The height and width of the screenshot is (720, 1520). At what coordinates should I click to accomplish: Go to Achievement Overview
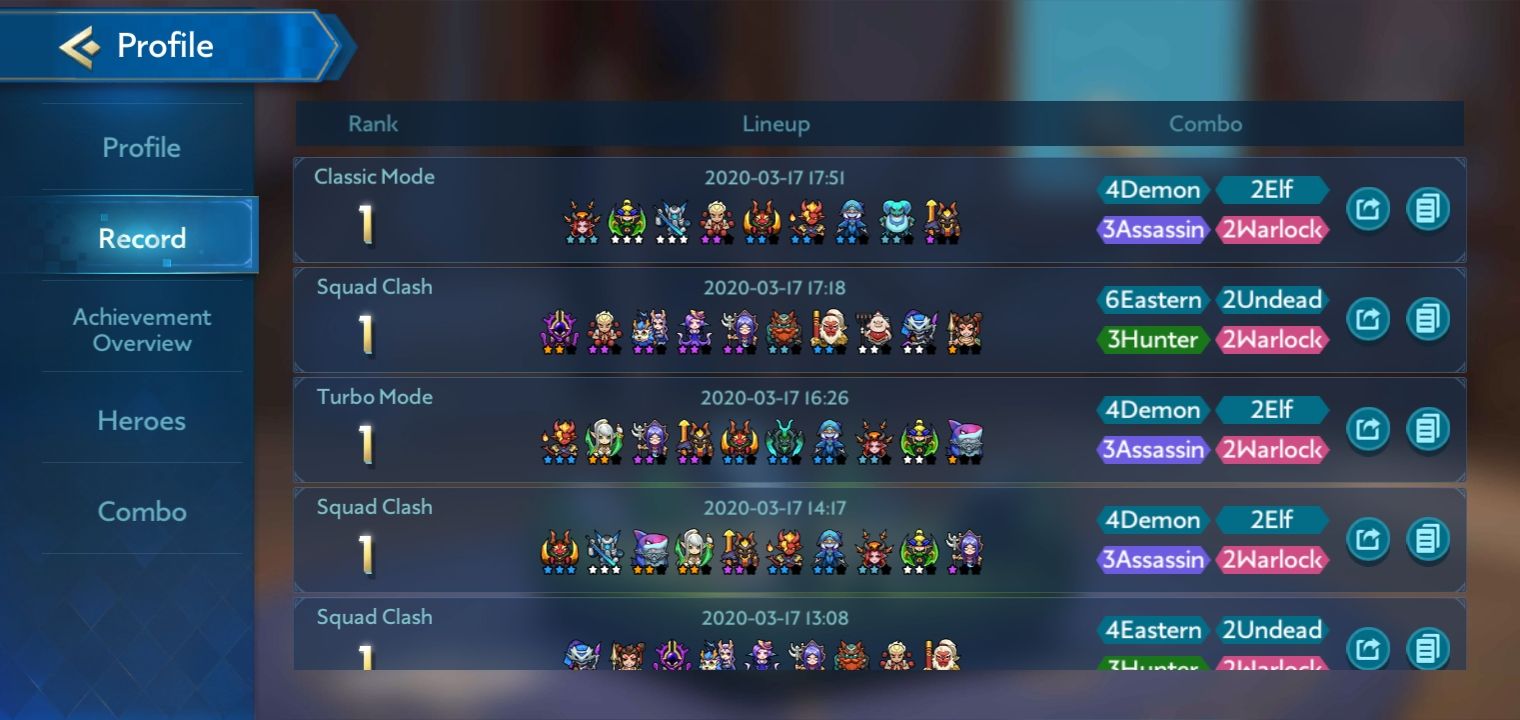coord(142,330)
